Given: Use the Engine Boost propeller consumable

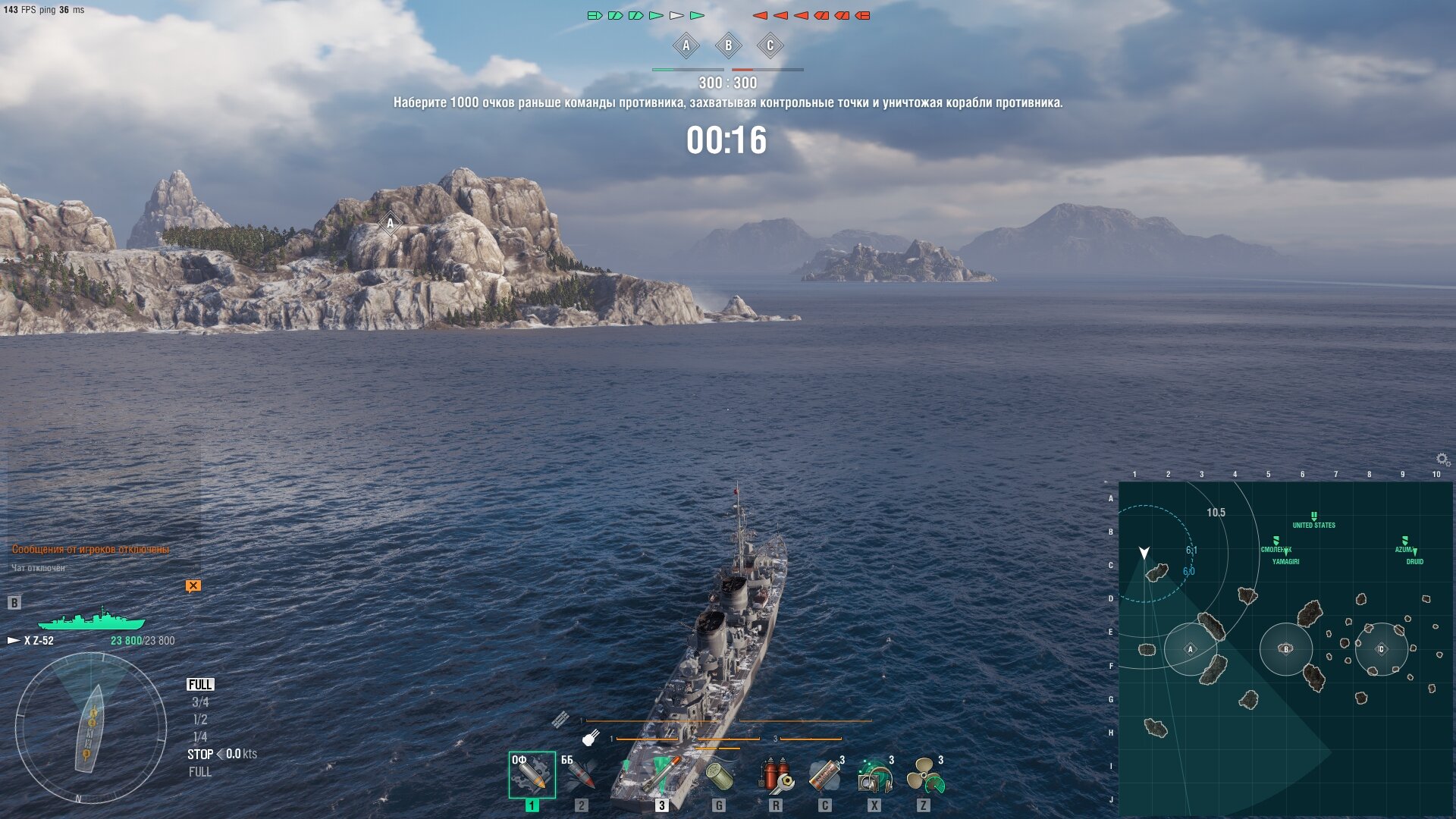Looking at the screenshot, I should (924, 777).
